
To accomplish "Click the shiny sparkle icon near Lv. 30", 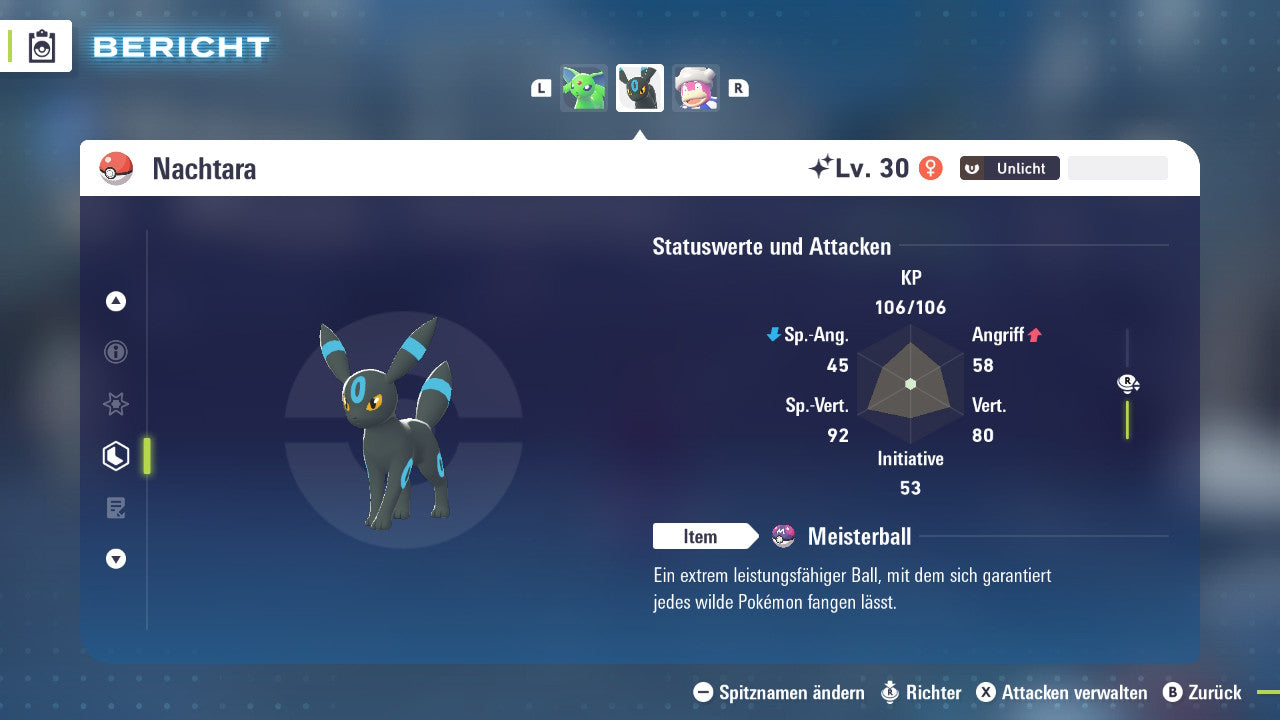I will pyautogui.click(x=821, y=167).
